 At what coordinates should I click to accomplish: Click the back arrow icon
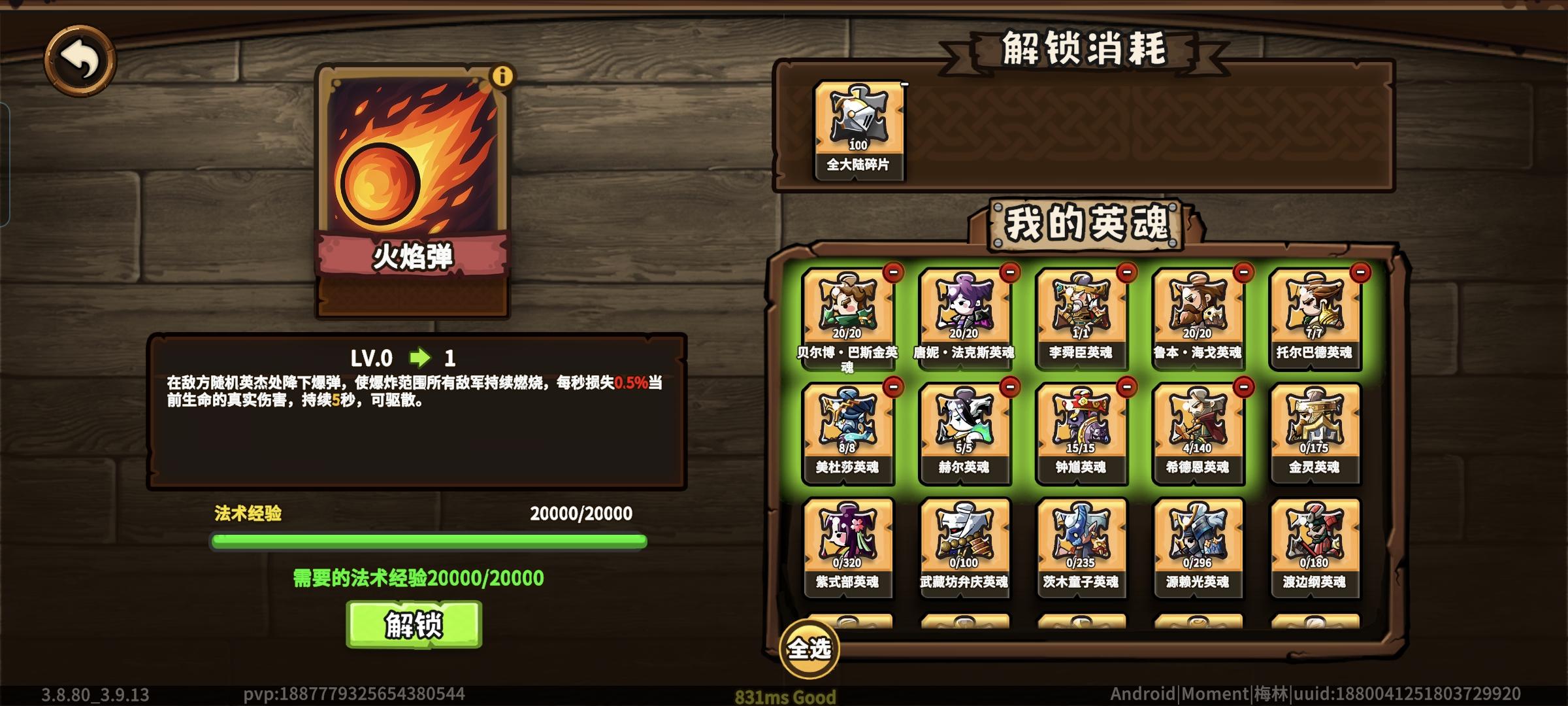pyautogui.click(x=80, y=59)
